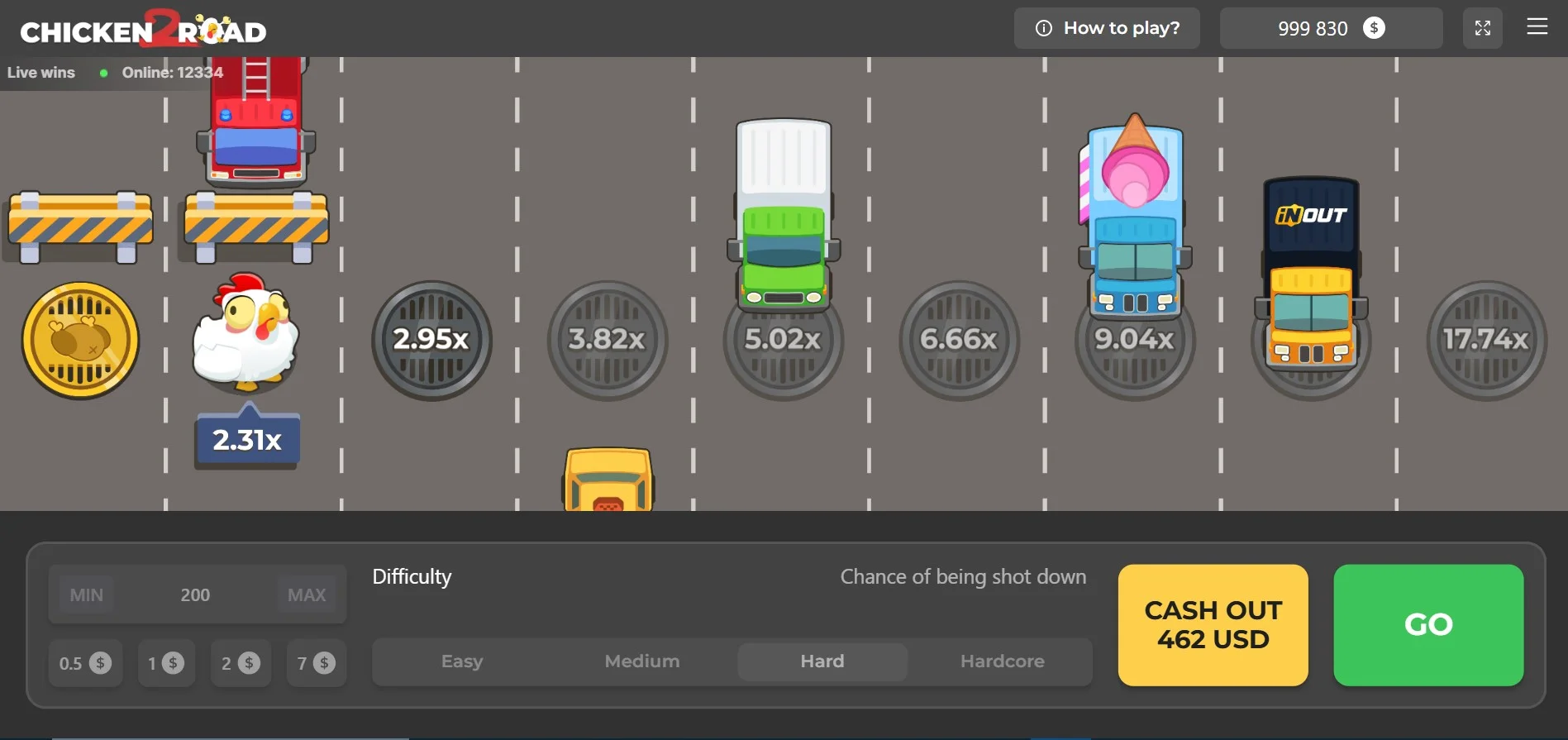The image size is (1568, 740).
Task: Select the Hard difficulty tab
Action: pyautogui.click(x=822, y=661)
